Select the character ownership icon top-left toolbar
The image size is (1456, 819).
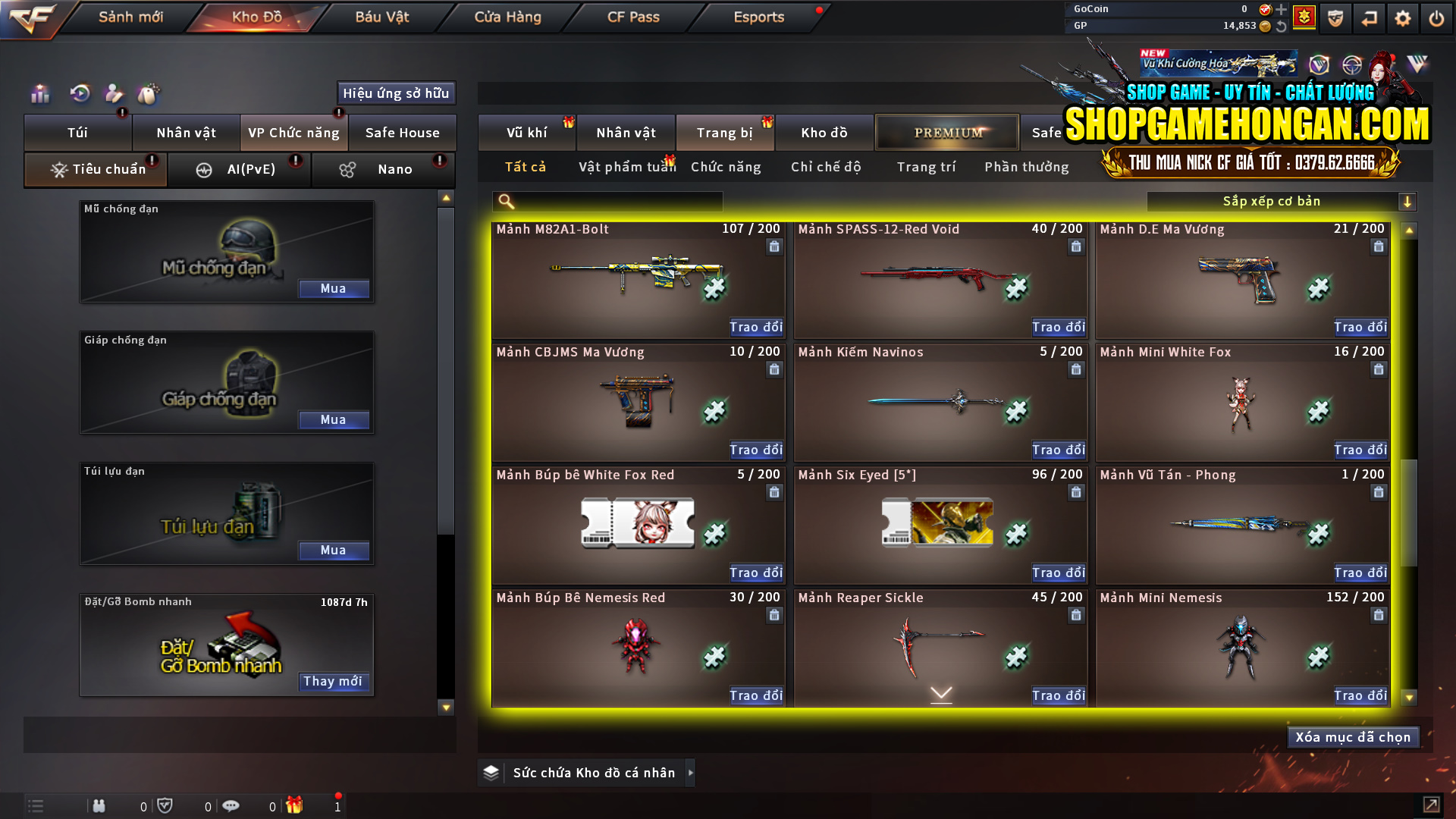[114, 93]
